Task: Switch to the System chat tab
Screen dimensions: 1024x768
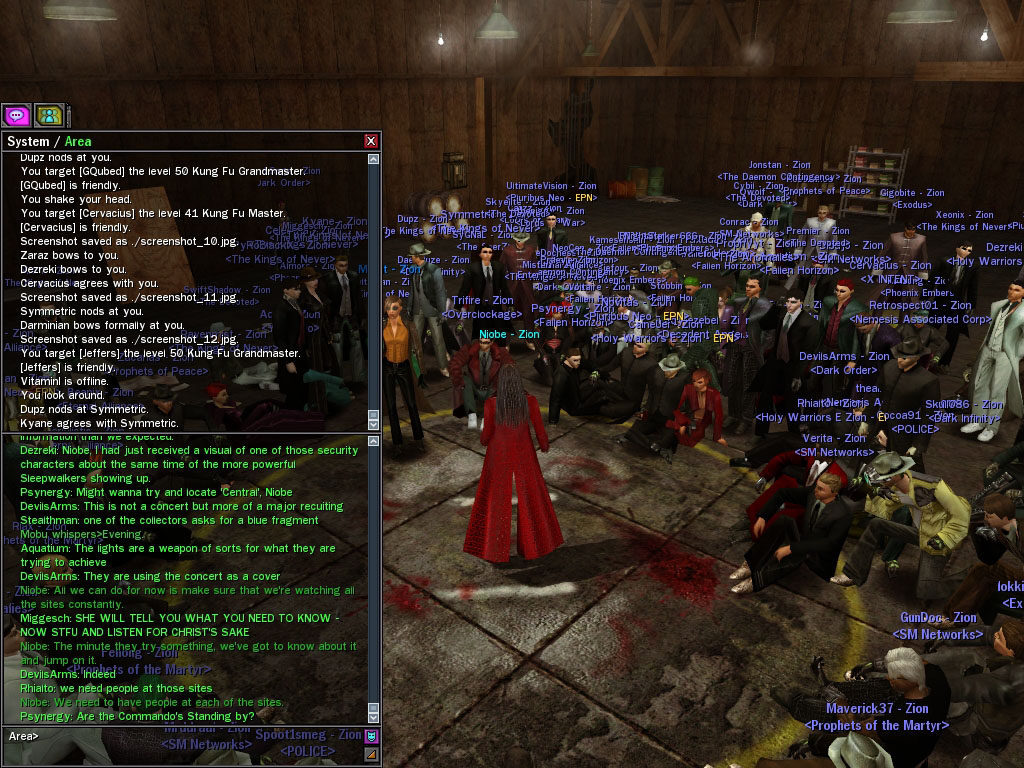Action: 28,142
